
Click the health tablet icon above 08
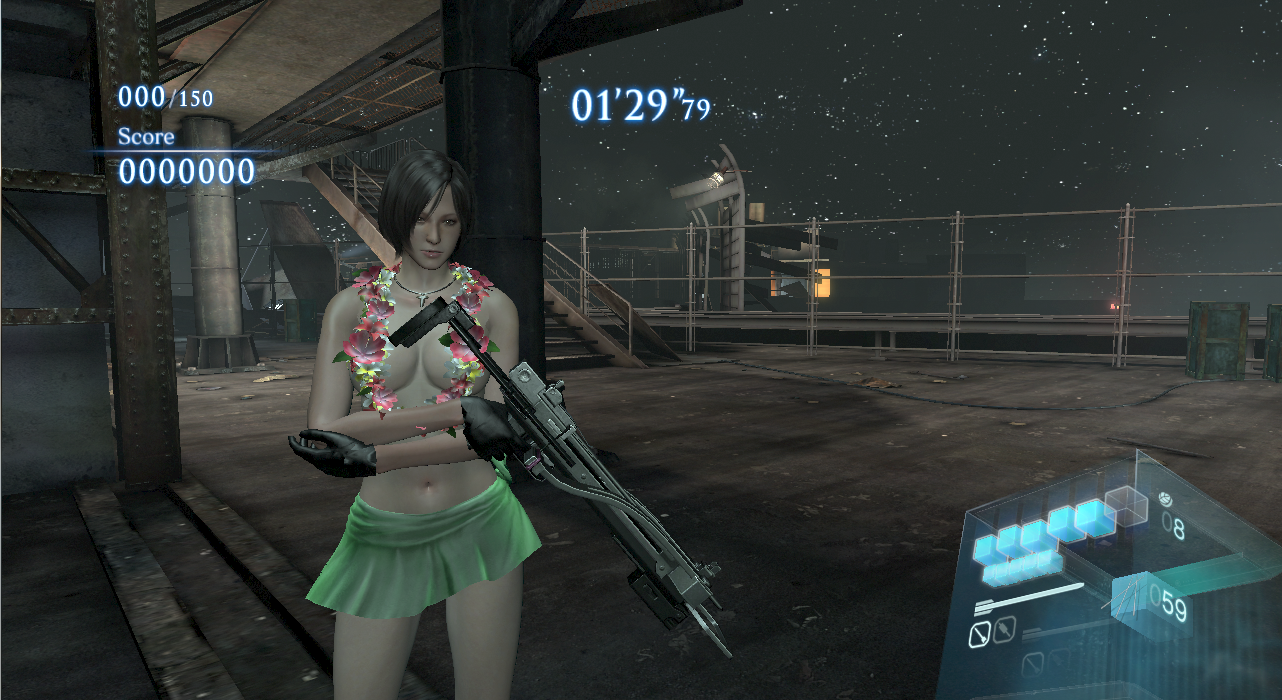1164,497
